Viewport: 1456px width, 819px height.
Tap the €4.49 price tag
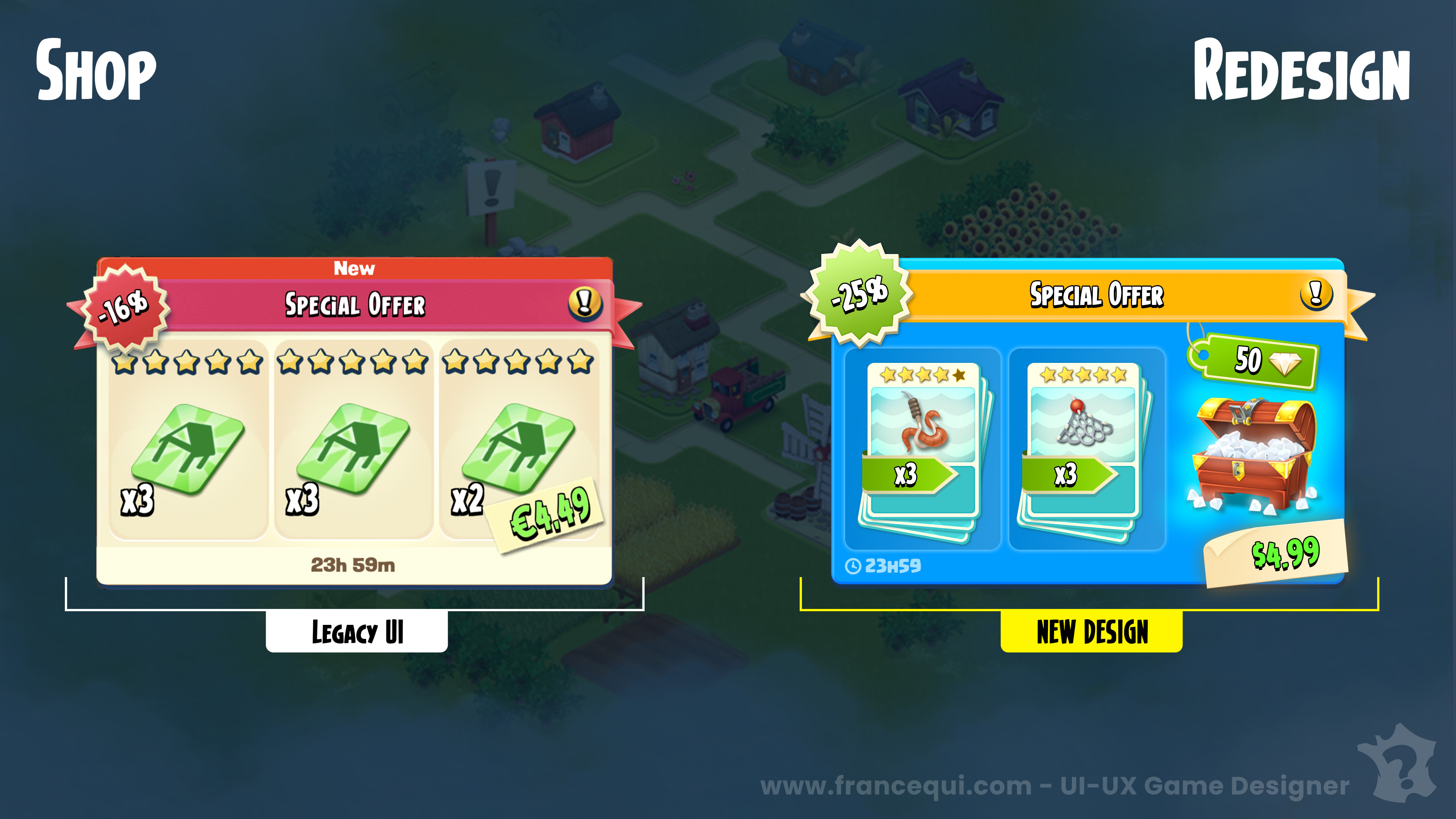(549, 515)
